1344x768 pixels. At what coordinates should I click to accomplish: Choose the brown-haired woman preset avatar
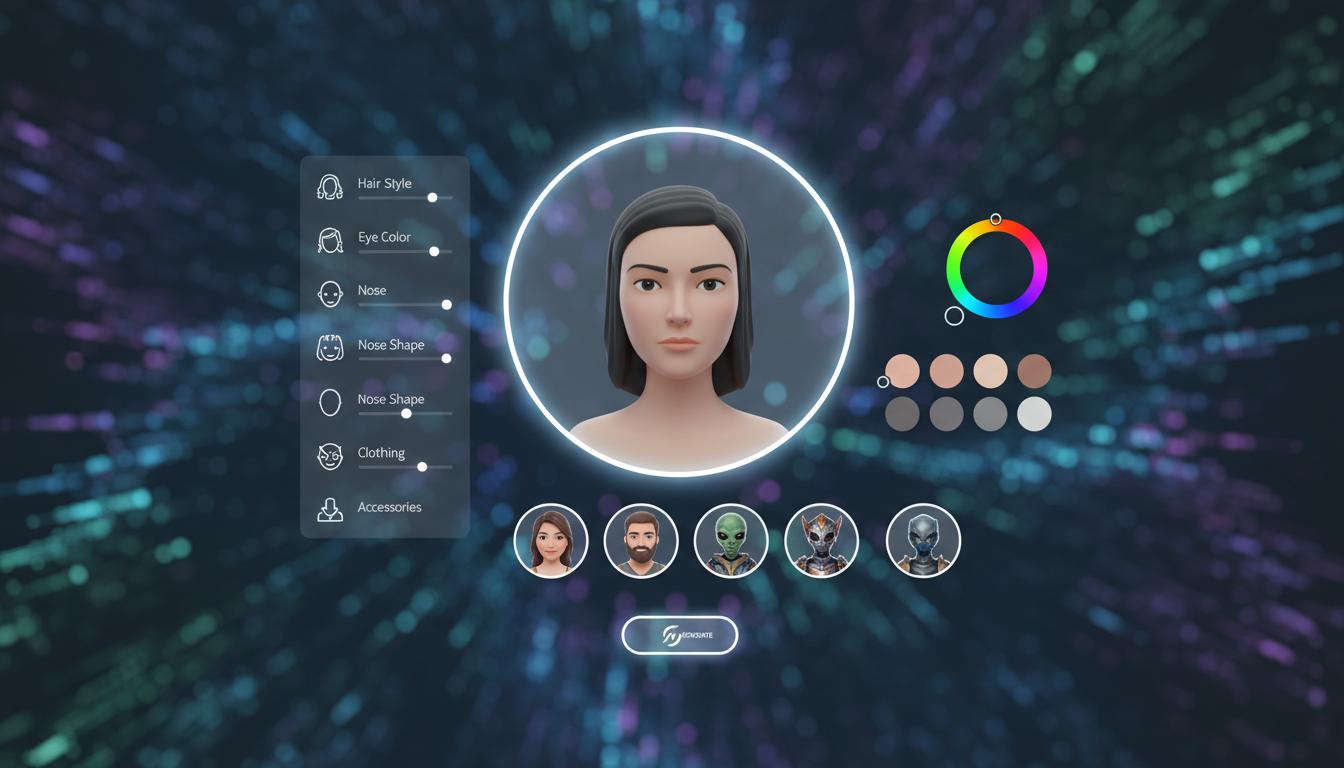click(x=551, y=541)
